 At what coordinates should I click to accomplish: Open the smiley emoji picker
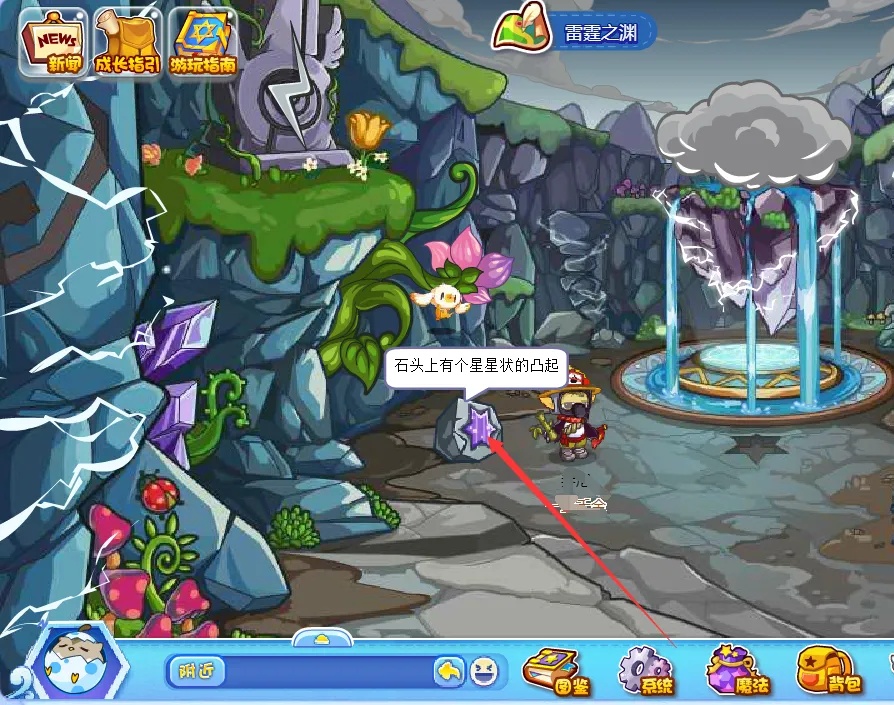483,671
